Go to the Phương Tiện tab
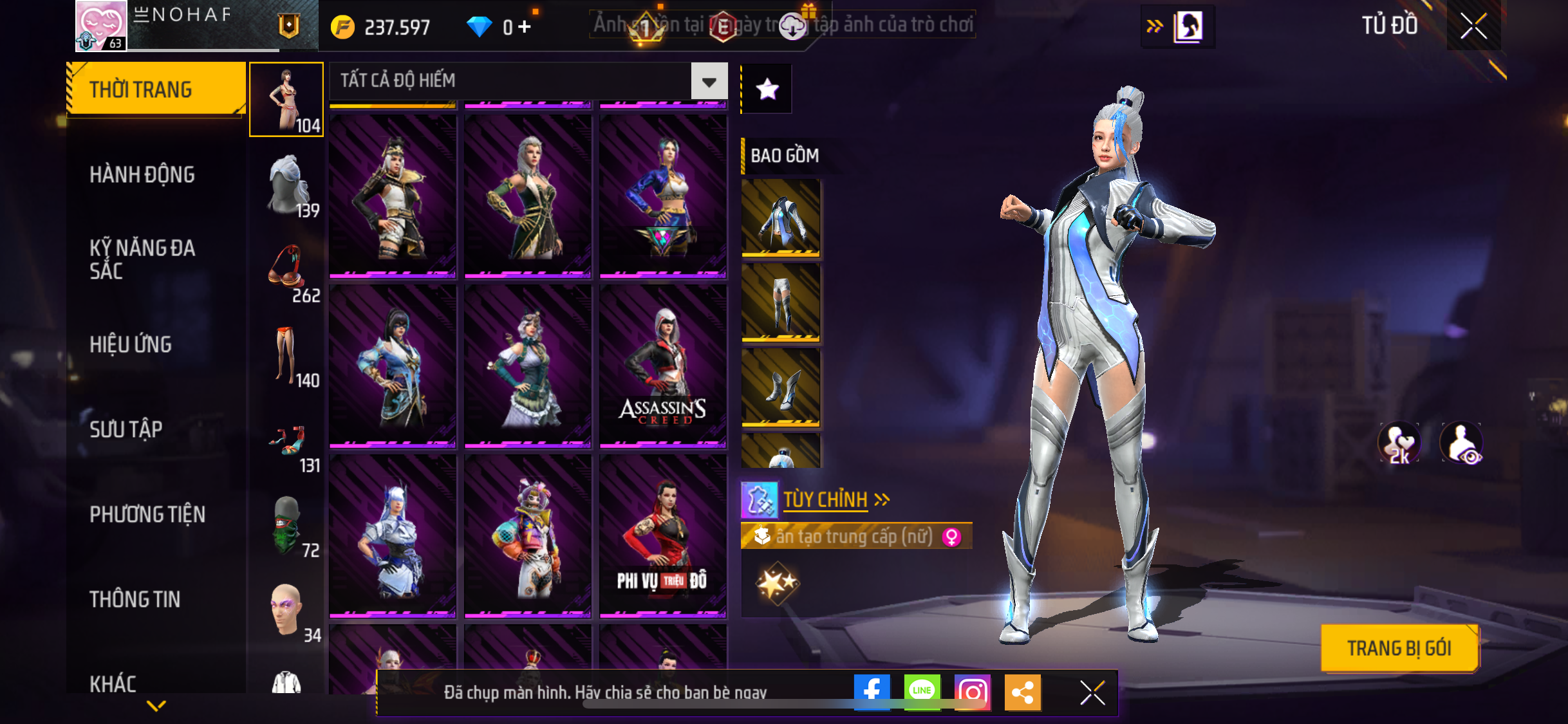This screenshot has height=724, width=1568. click(147, 514)
